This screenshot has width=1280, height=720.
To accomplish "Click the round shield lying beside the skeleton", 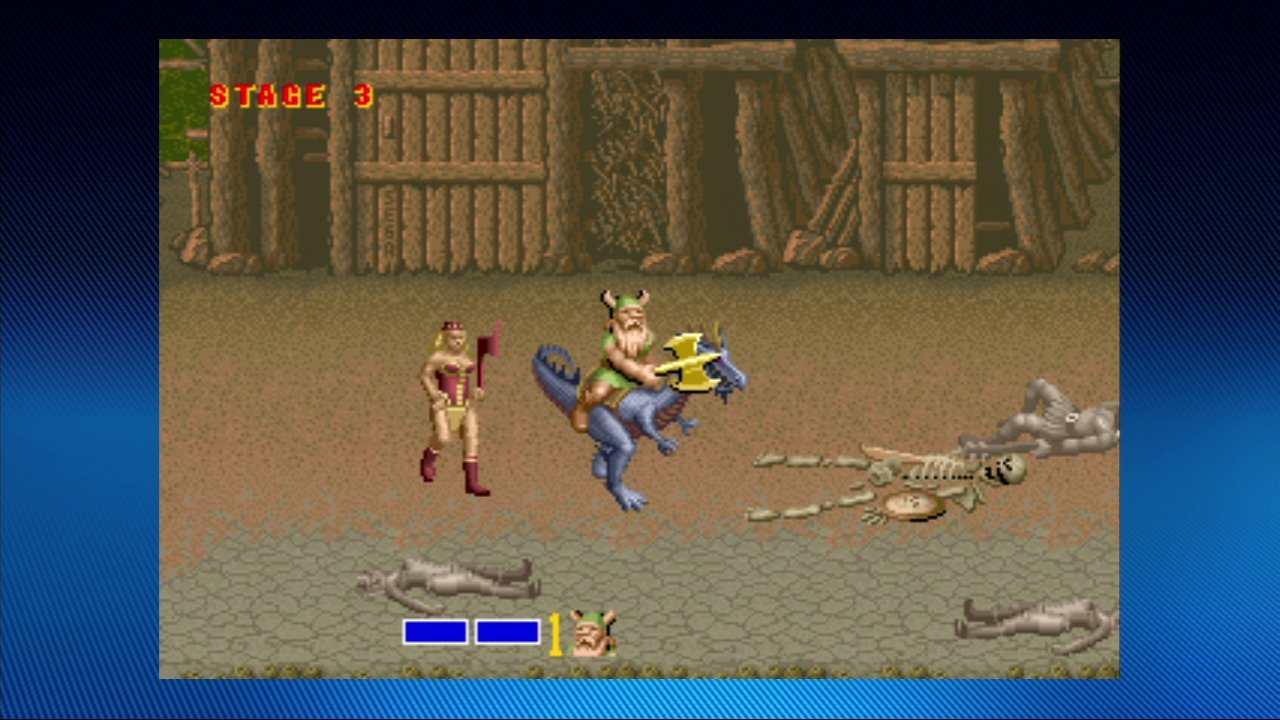I will (x=913, y=505).
